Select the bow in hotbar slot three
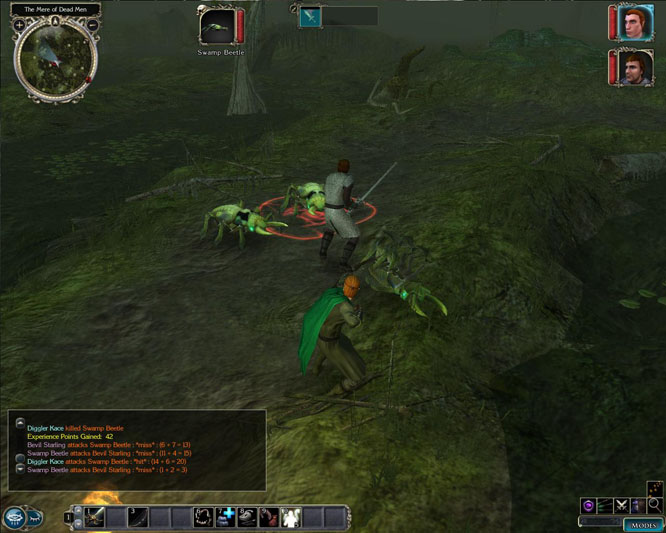 point(138,517)
